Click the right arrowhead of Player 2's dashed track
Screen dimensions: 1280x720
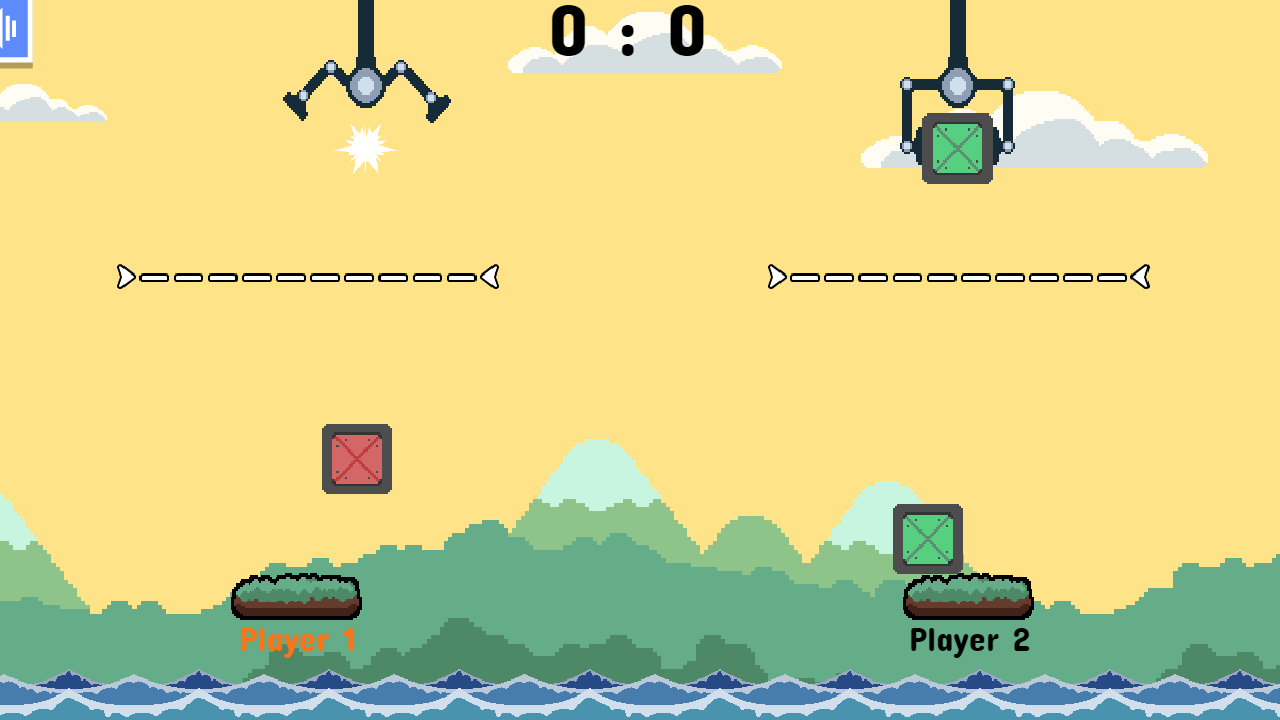pos(1141,277)
